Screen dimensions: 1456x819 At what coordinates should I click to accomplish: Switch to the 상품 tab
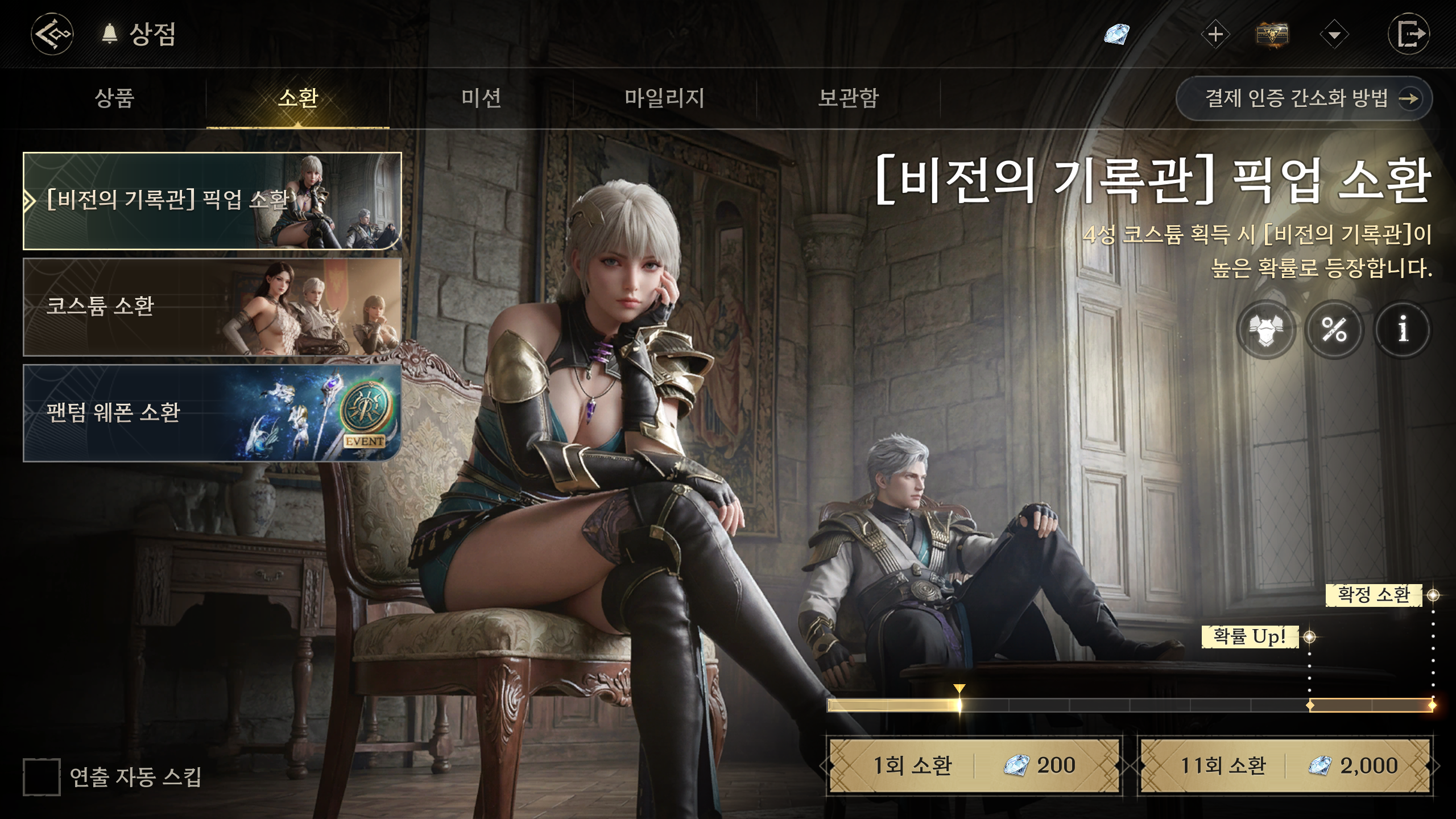114,98
